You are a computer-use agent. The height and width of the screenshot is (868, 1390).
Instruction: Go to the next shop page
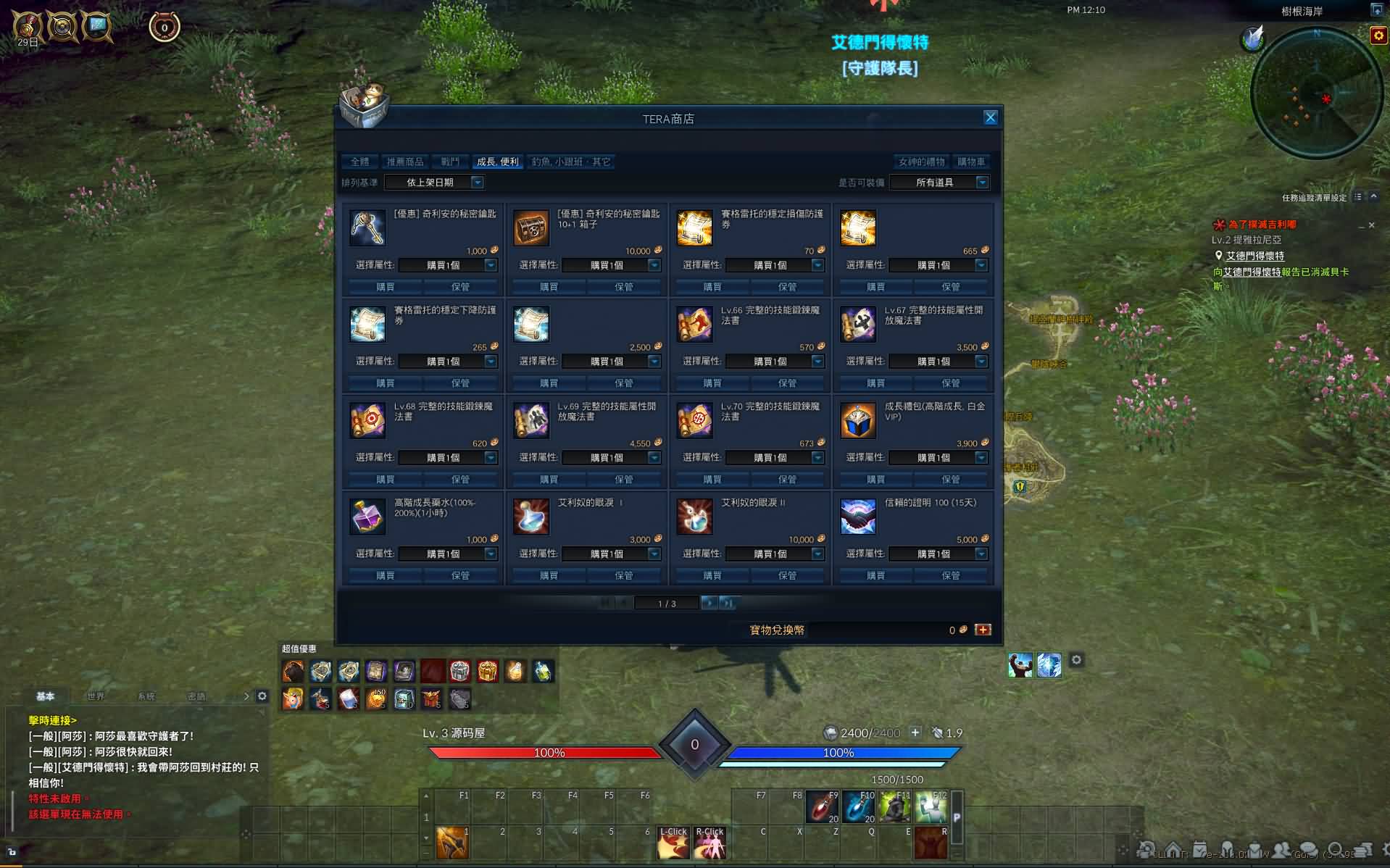(x=709, y=603)
